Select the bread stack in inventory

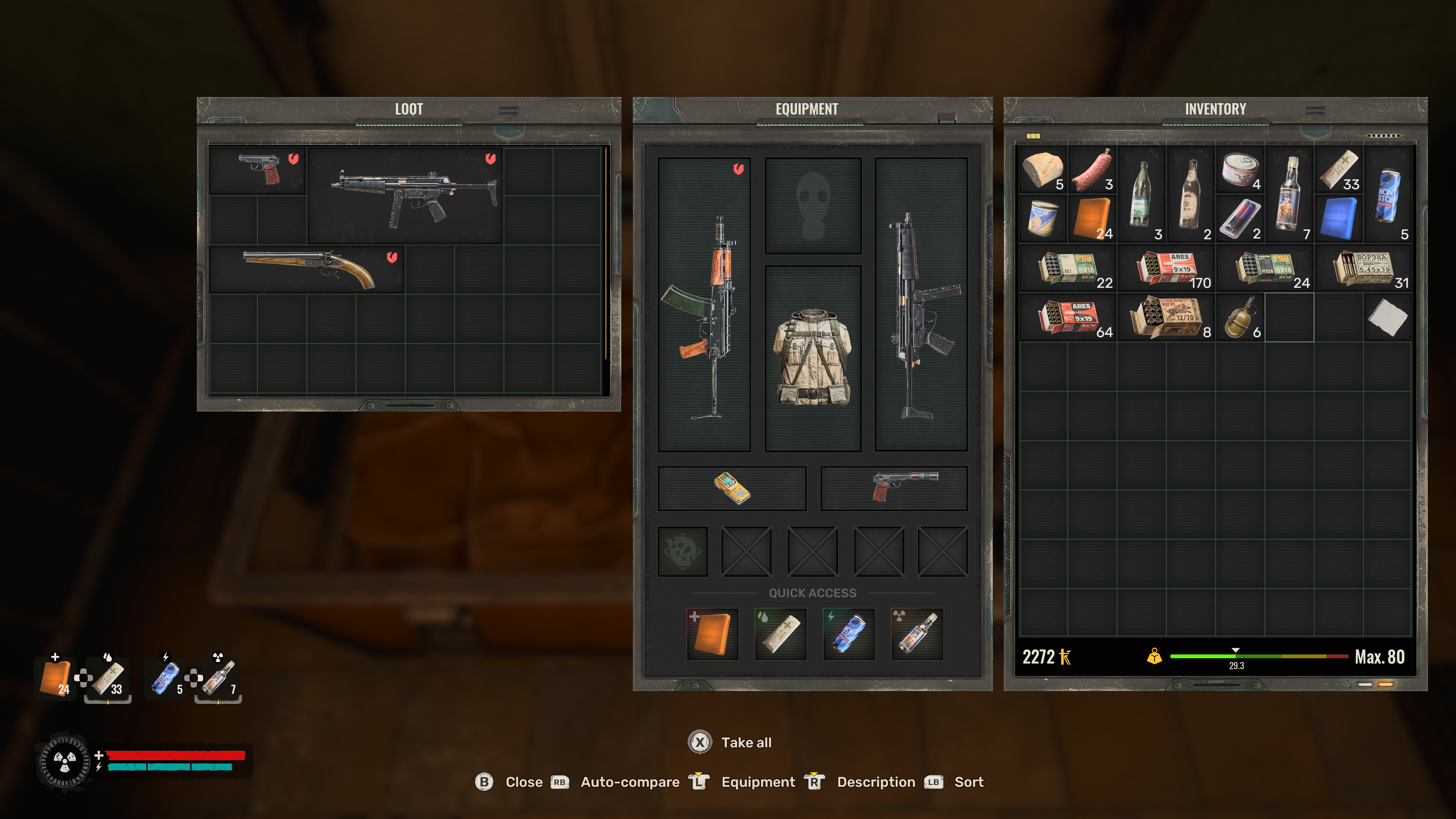click(1043, 169)
